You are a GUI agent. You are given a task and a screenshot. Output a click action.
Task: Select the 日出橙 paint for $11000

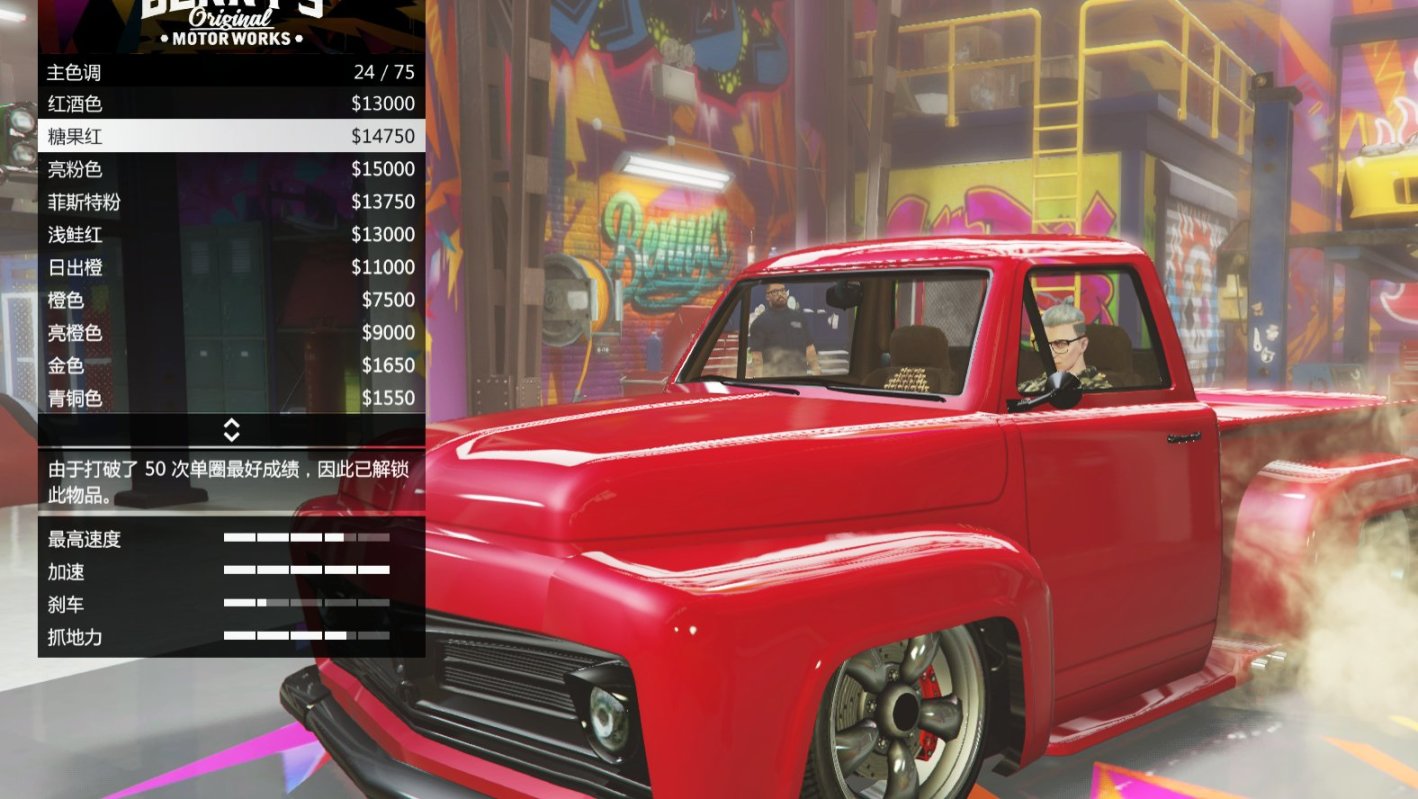coord(228,267)
